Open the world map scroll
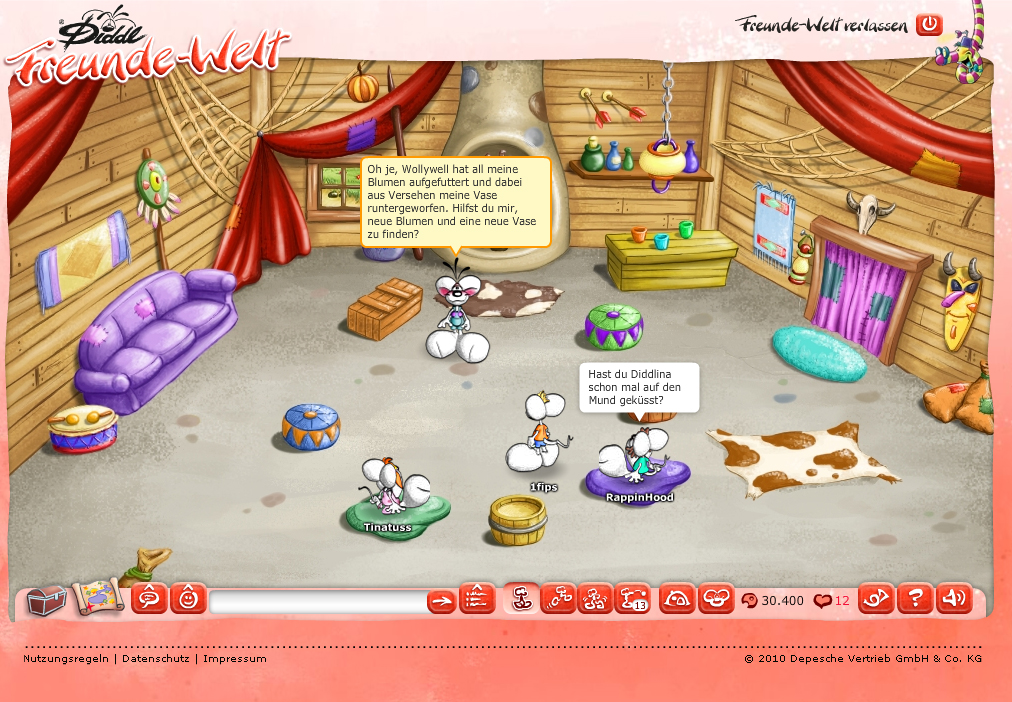 click(97, 597)
